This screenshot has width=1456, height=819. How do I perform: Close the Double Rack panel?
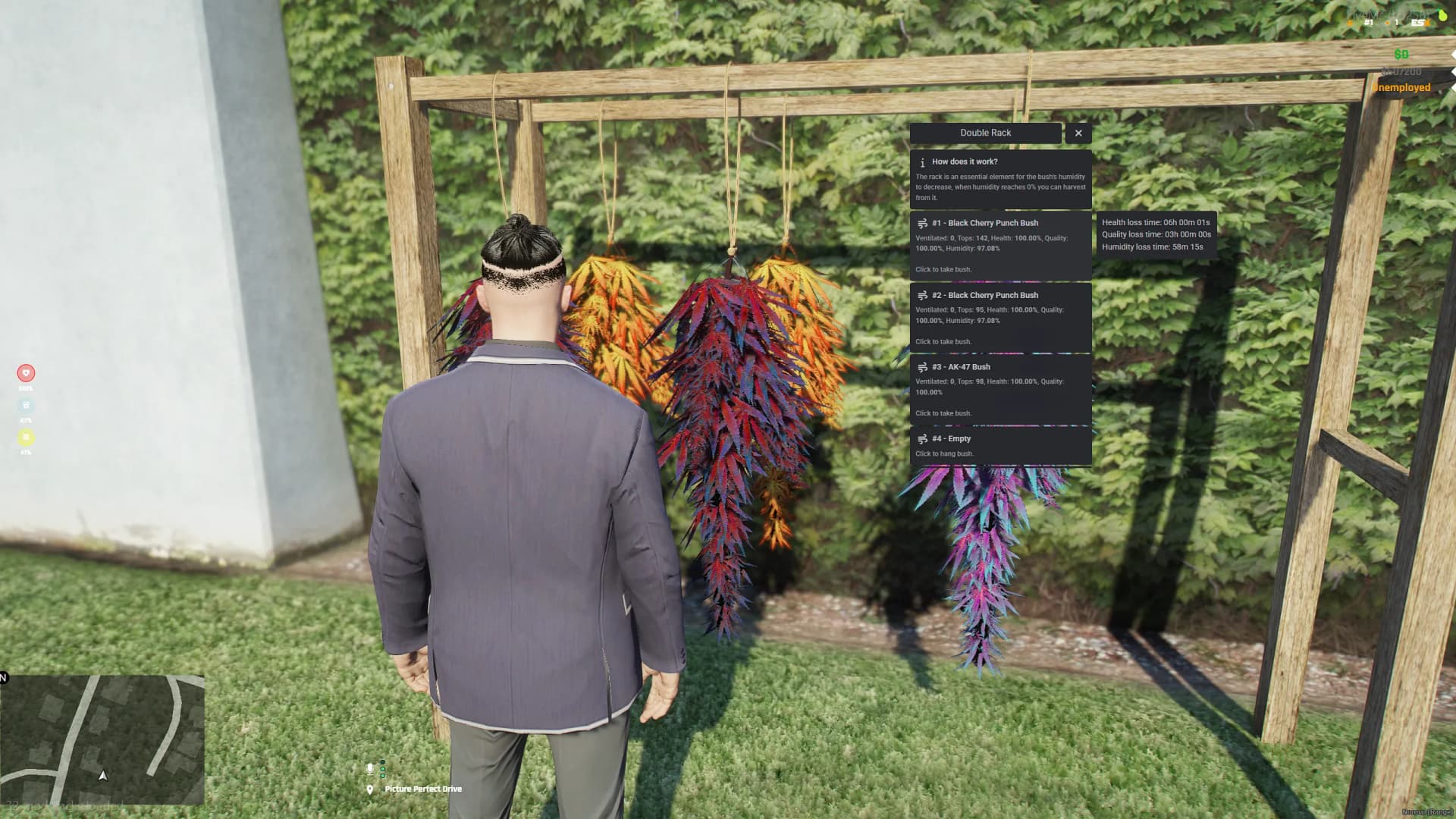click(x=1078, y=133)
